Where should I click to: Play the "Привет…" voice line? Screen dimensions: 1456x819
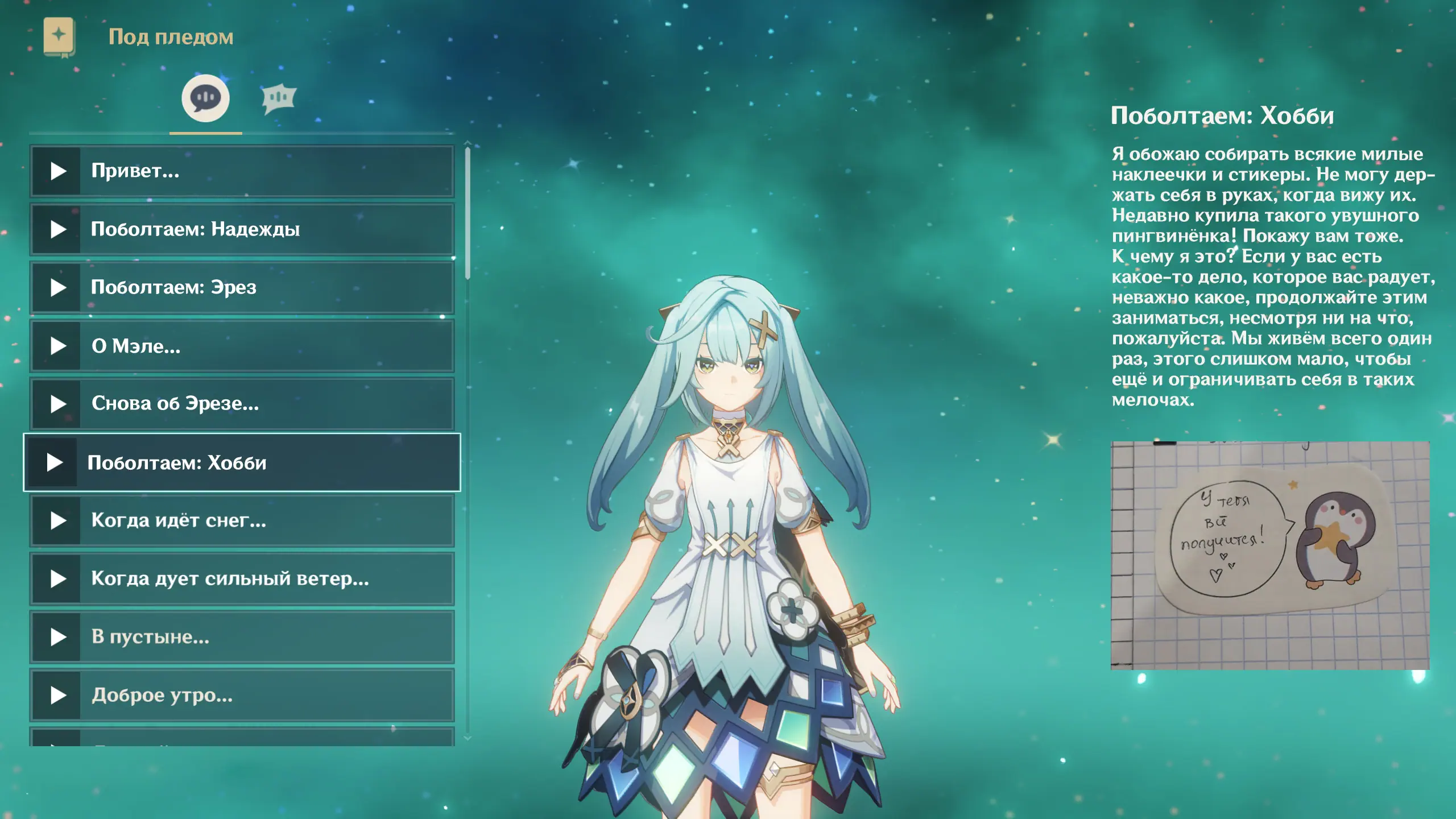(x=57, y=171)
